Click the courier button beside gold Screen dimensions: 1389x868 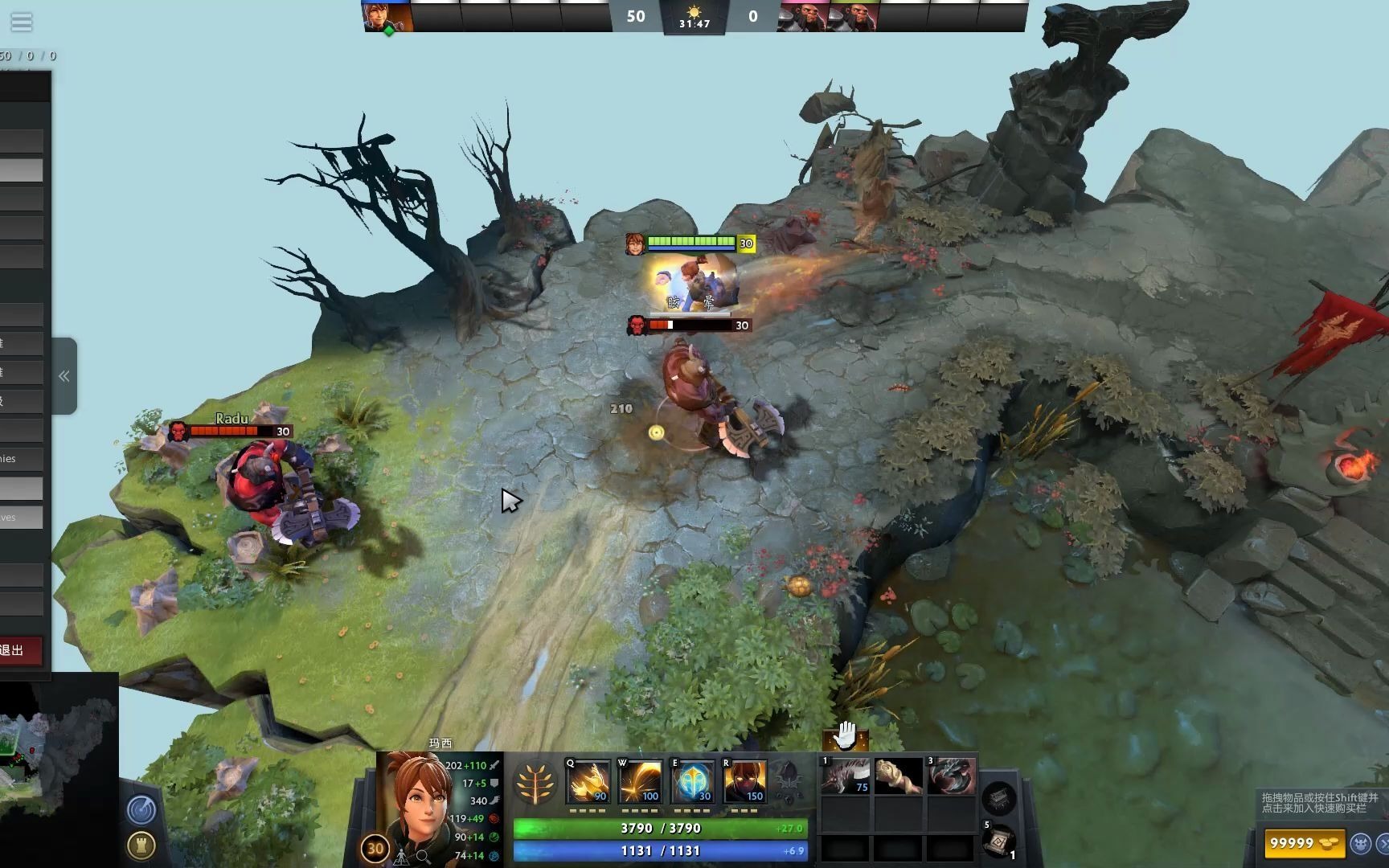1360,843
